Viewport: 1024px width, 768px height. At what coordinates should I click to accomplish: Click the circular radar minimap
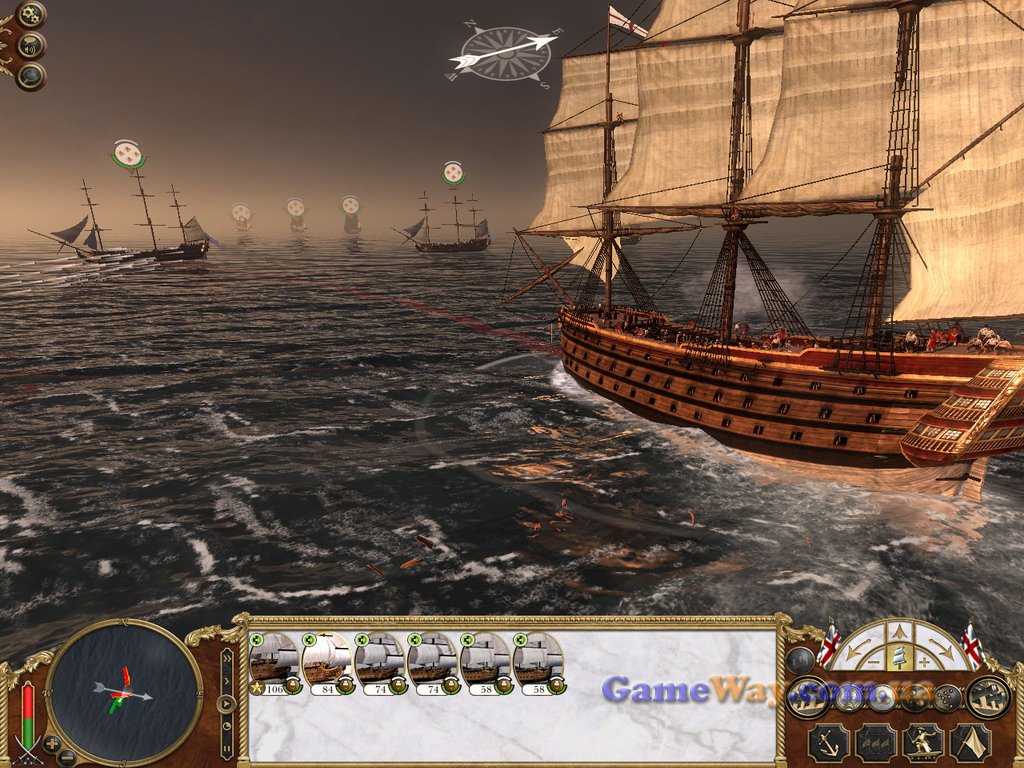124,691
